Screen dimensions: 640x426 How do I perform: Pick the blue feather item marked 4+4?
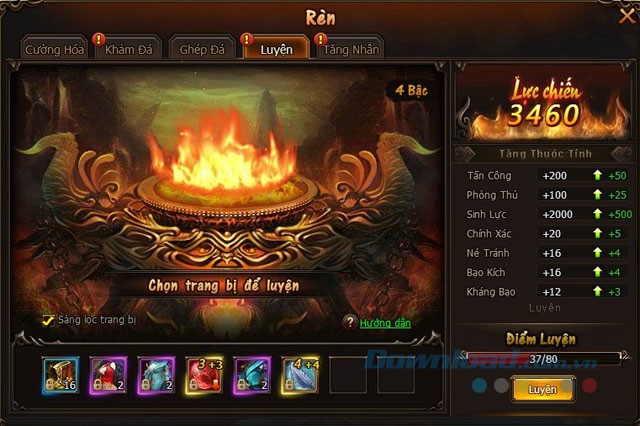(x=300, y=374)
